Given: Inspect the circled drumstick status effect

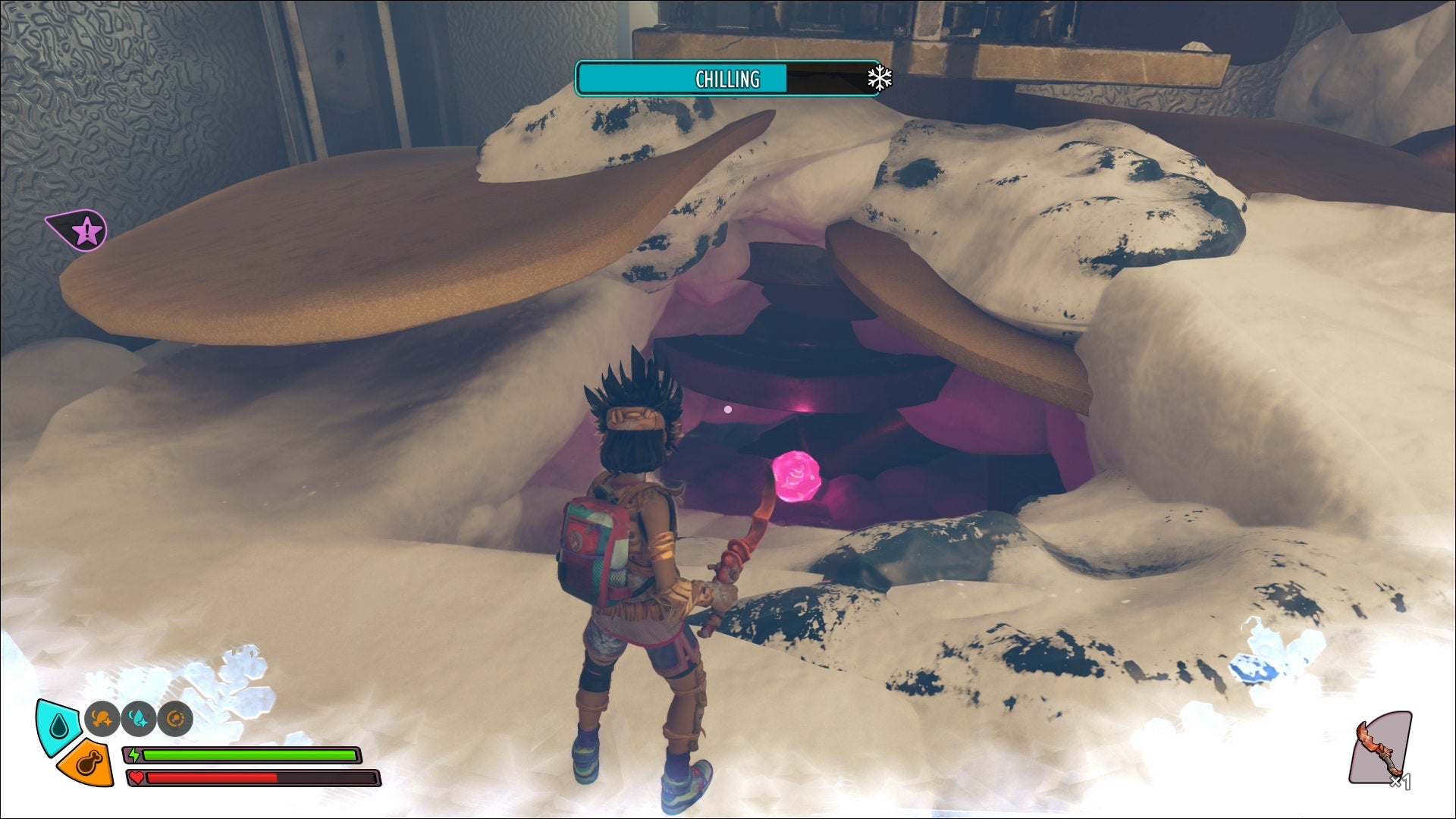Looking at the screenshot, I should [x=175, y=719].
